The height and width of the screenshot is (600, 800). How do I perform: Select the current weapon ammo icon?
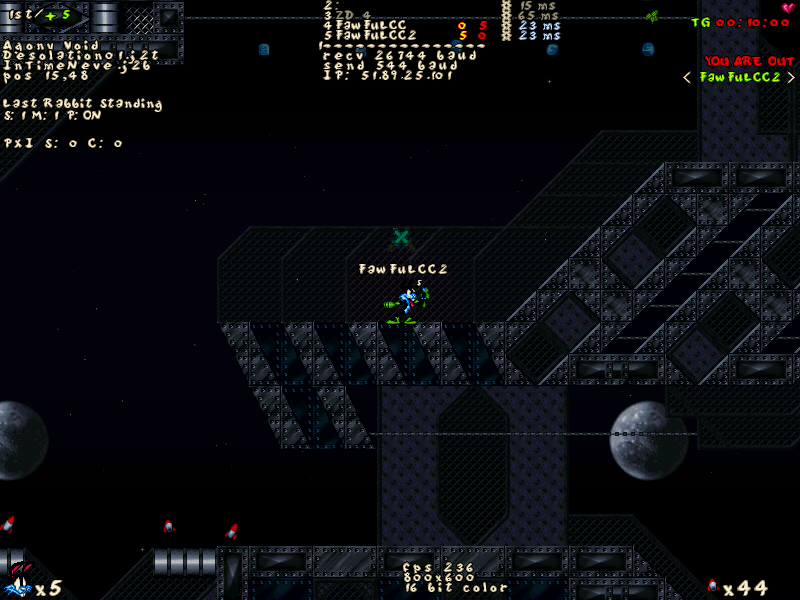712,586
